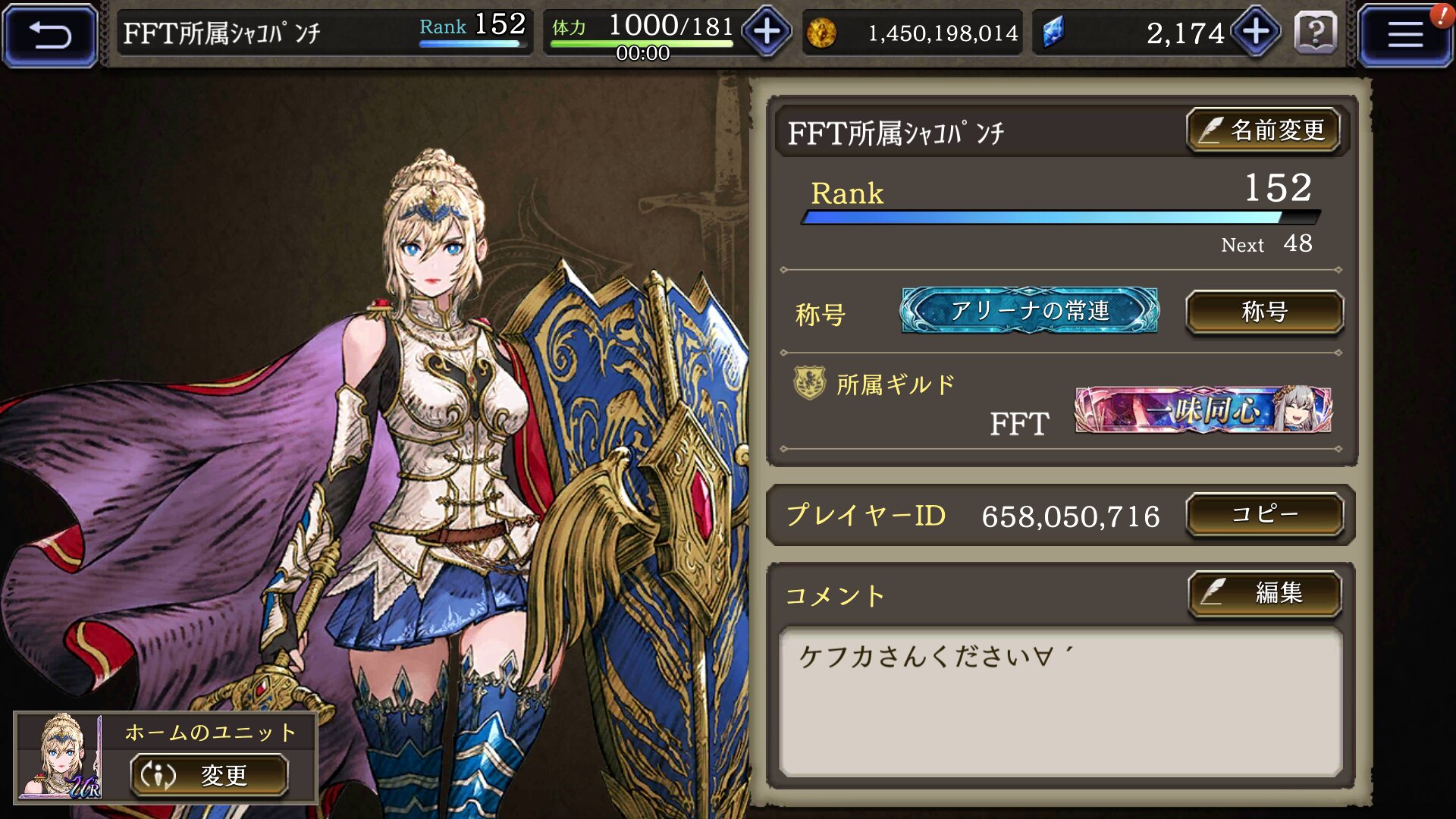Change home unit with 変更 button
Viewport: 1456px width, 819px height.
209,775
